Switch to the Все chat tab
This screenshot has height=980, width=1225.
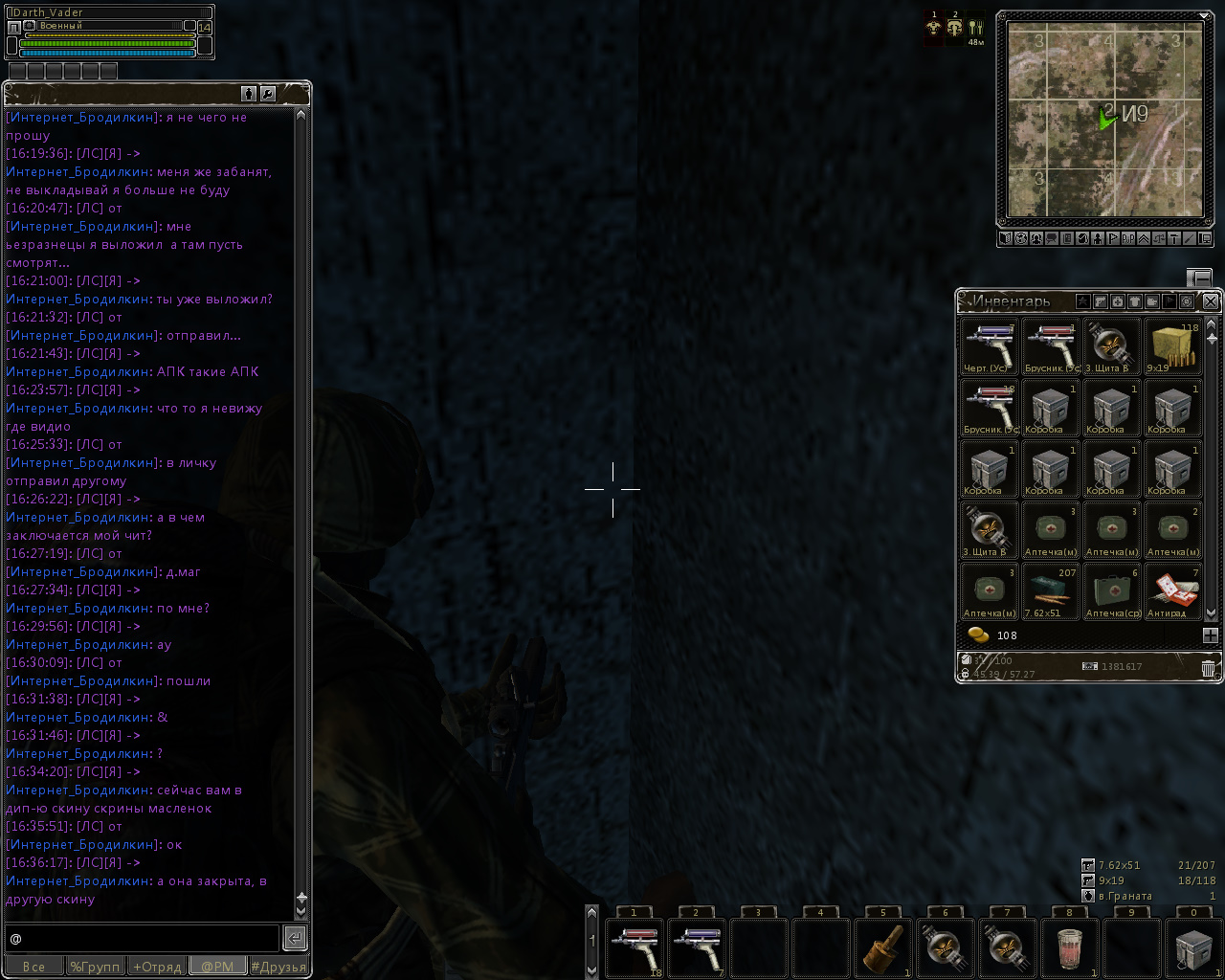(x=34, y=967)
